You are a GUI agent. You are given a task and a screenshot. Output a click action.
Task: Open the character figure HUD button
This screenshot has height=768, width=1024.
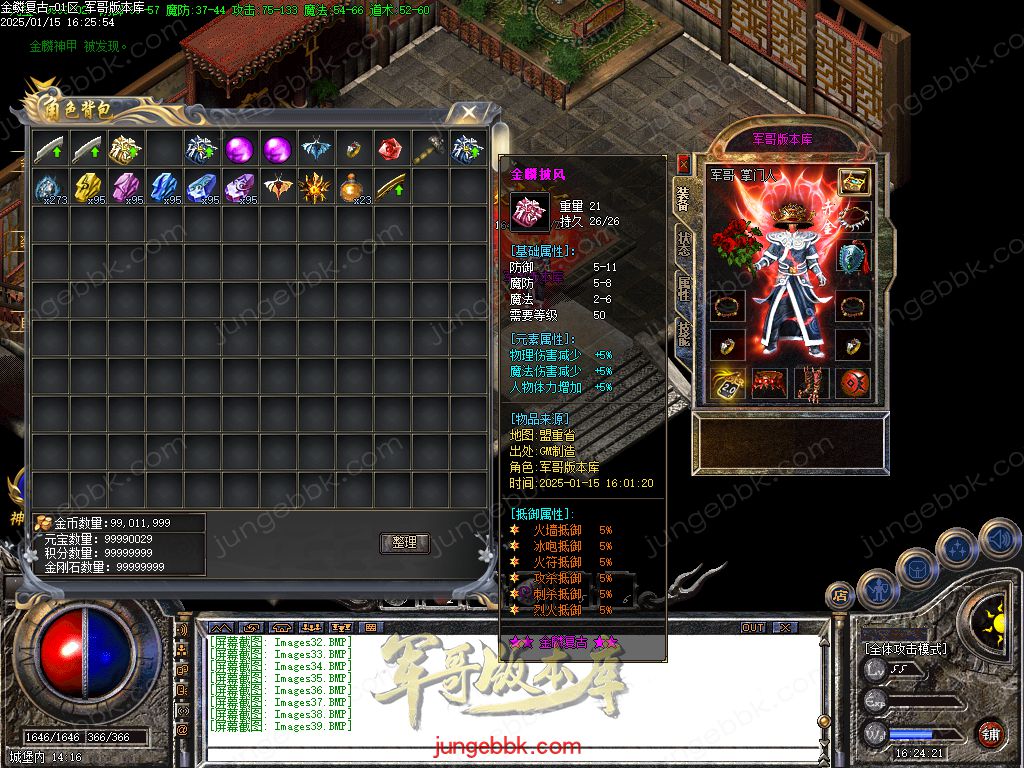click(x=877, y=588)
